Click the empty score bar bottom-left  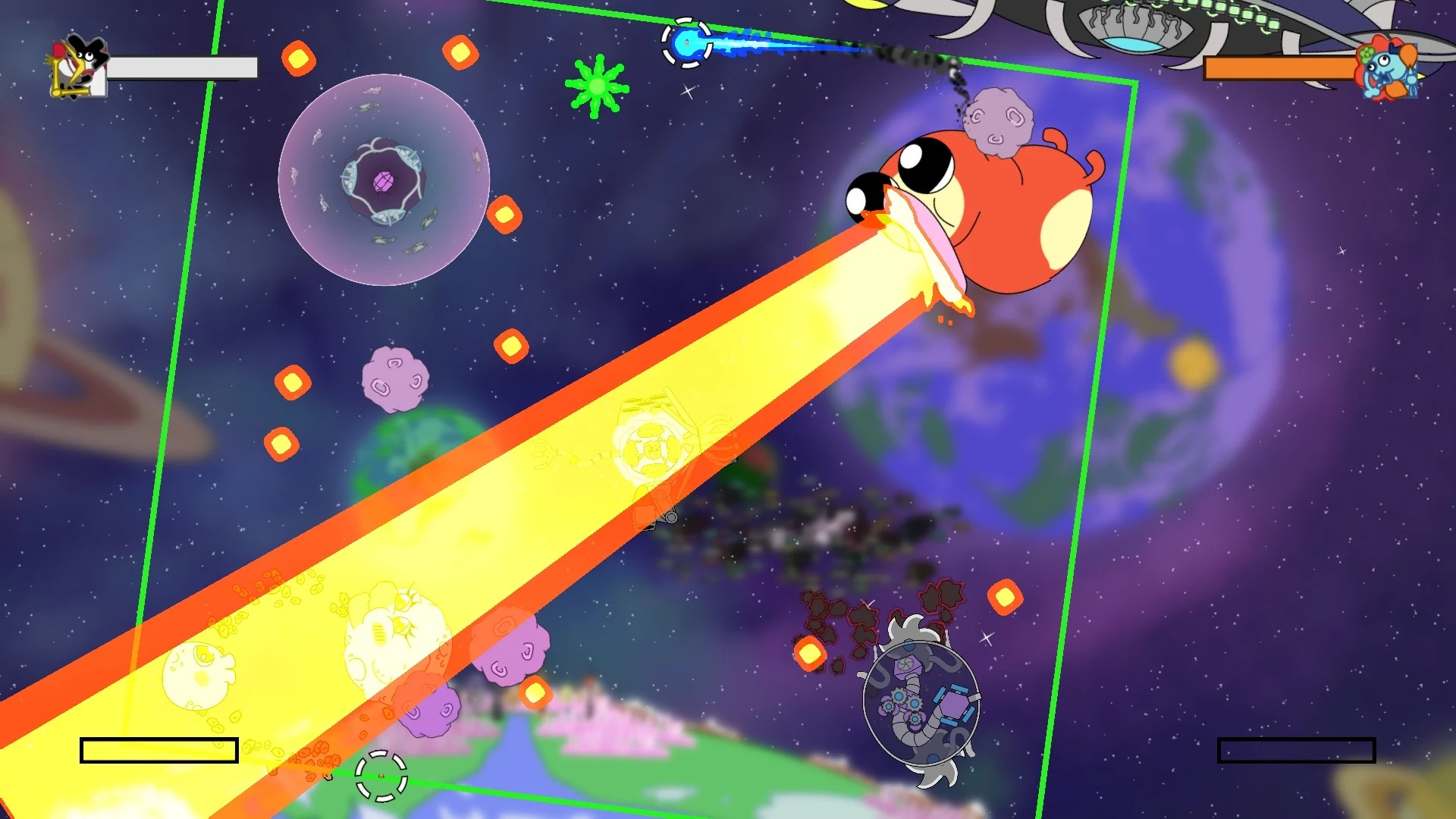[159, 749]
